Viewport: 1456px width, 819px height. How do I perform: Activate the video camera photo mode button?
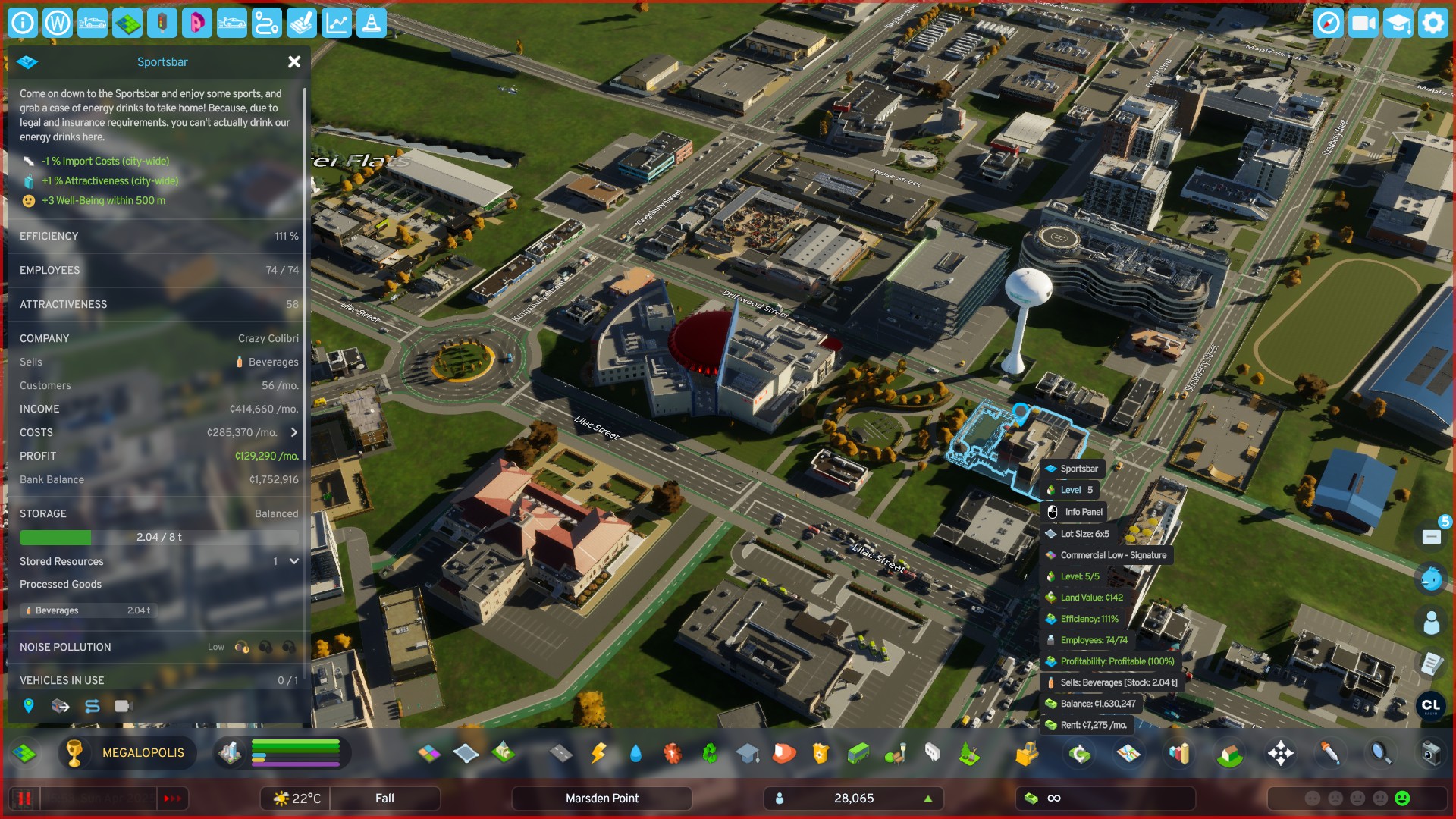[1363, 23]
